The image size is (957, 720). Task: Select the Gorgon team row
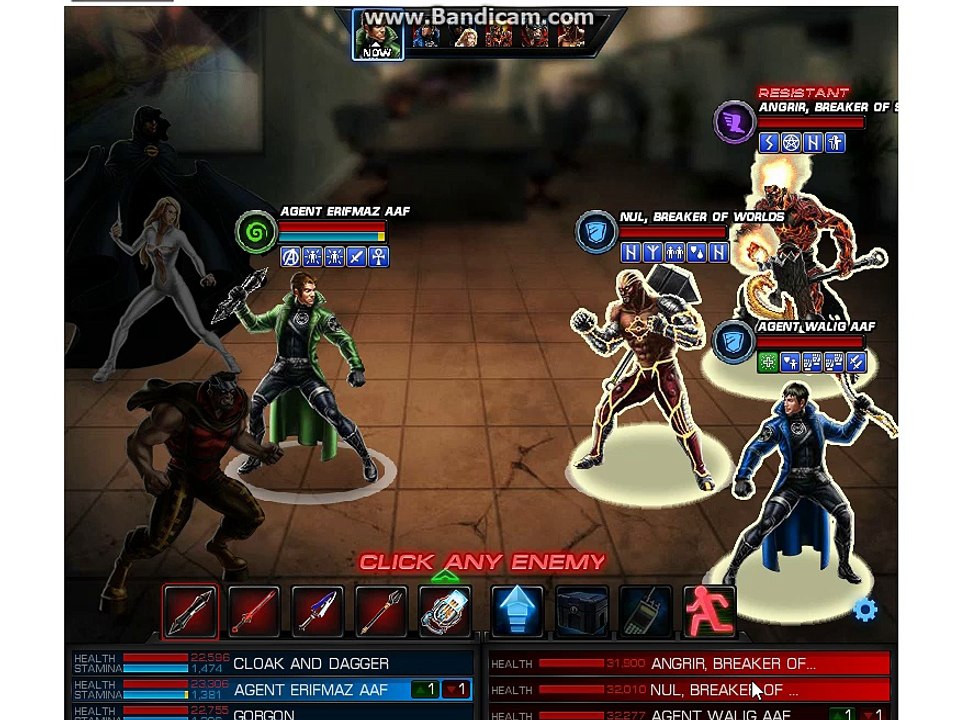[272, 714]
